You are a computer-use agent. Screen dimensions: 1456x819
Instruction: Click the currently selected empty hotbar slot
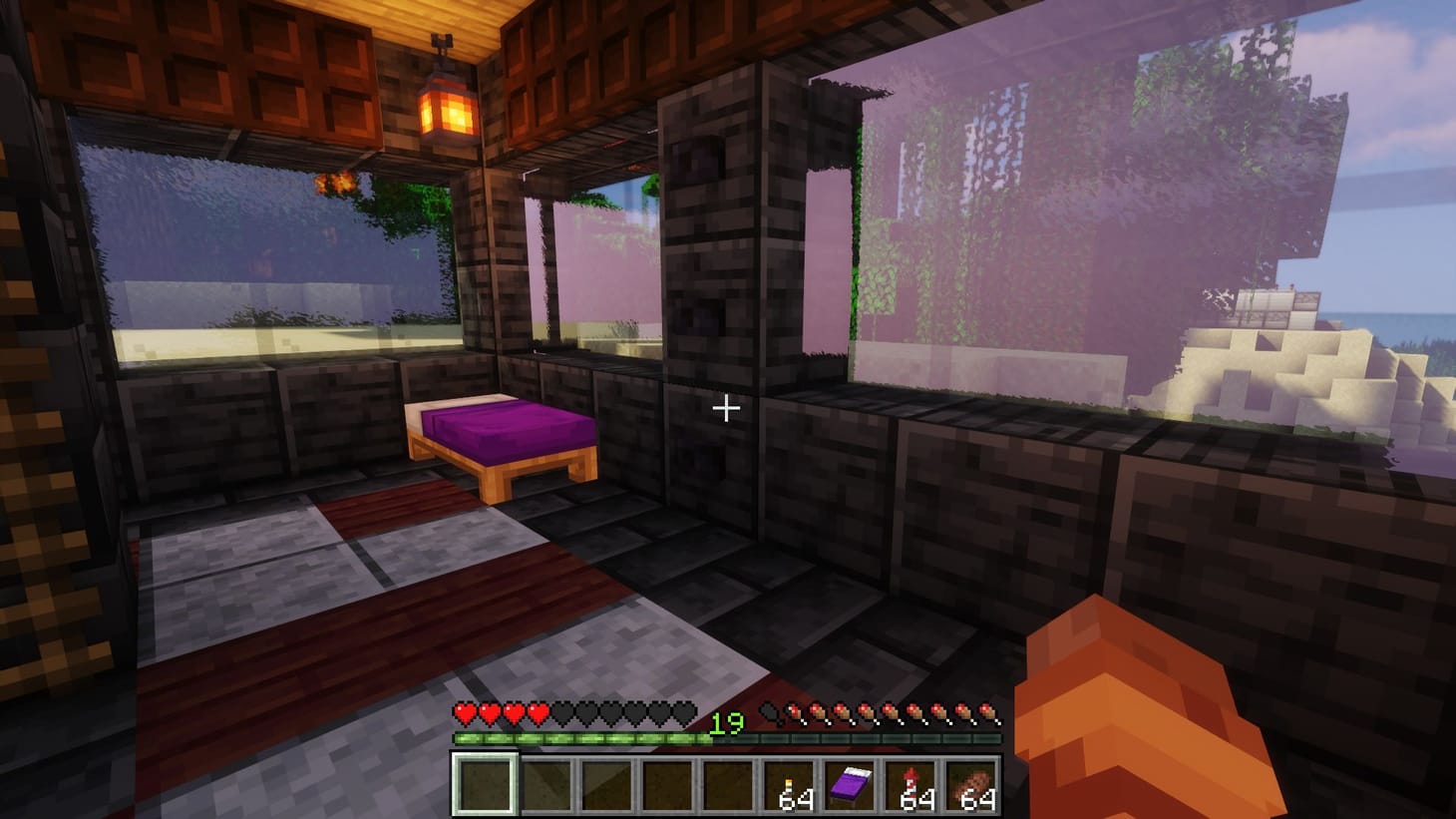(x=486, y=786)
